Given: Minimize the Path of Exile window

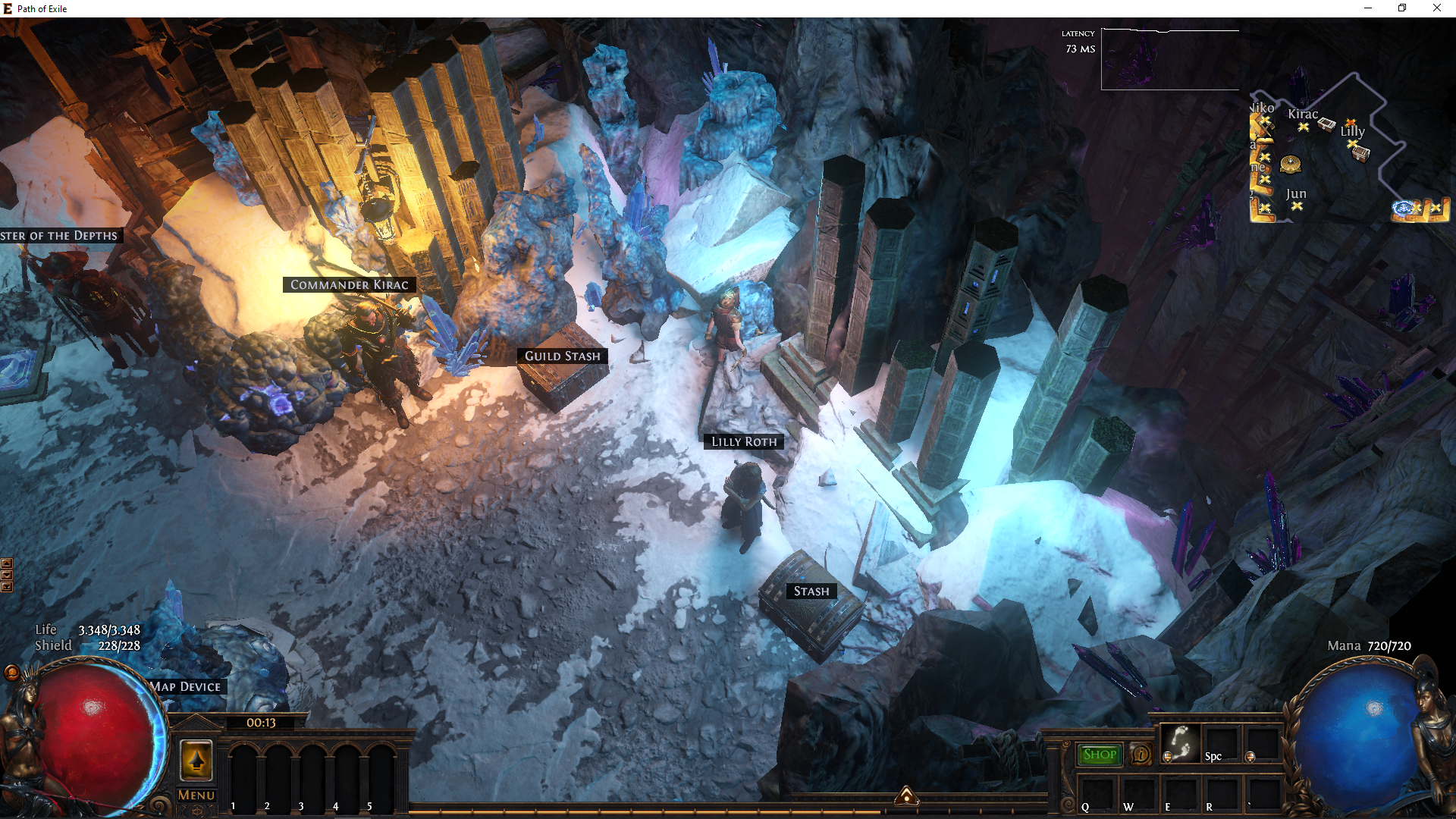Looking at the screenshot, I should pos(1368,8).
